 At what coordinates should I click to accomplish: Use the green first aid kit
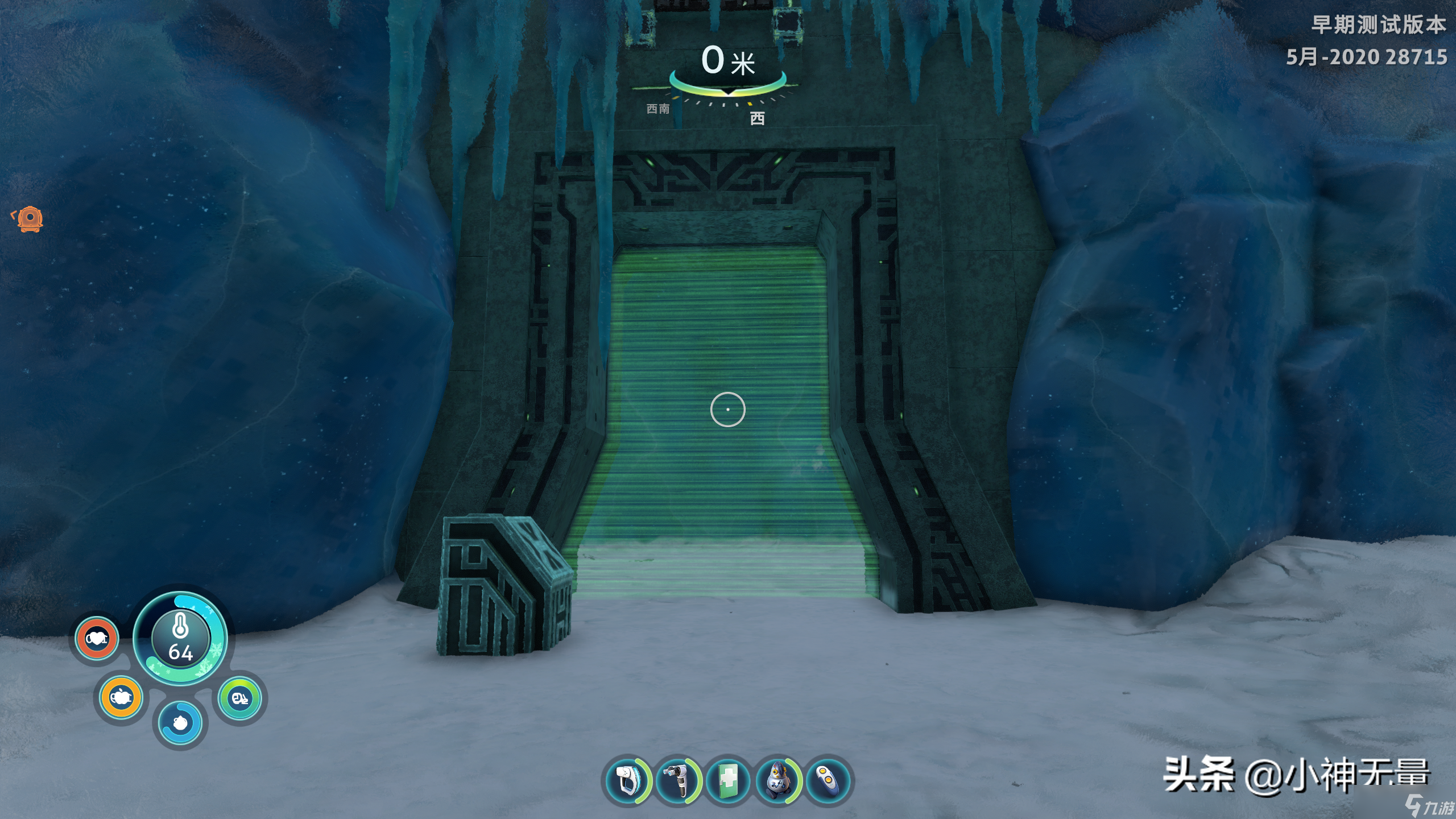coord(728,780)
